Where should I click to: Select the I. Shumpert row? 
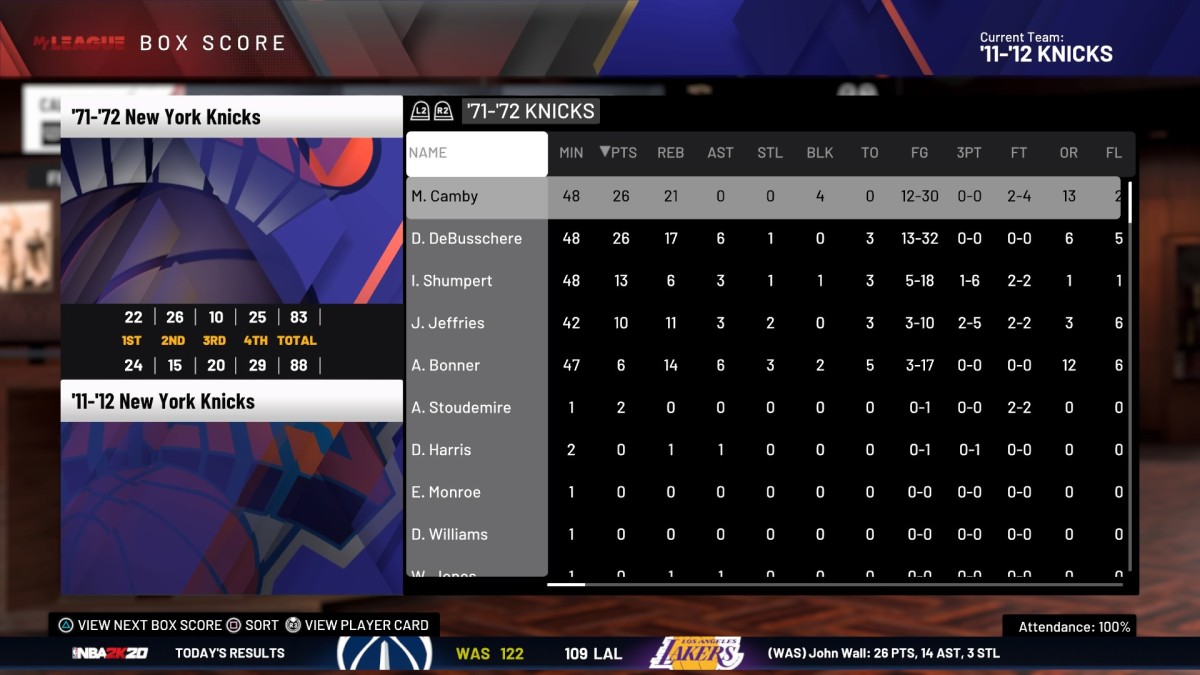coord(452,281)
